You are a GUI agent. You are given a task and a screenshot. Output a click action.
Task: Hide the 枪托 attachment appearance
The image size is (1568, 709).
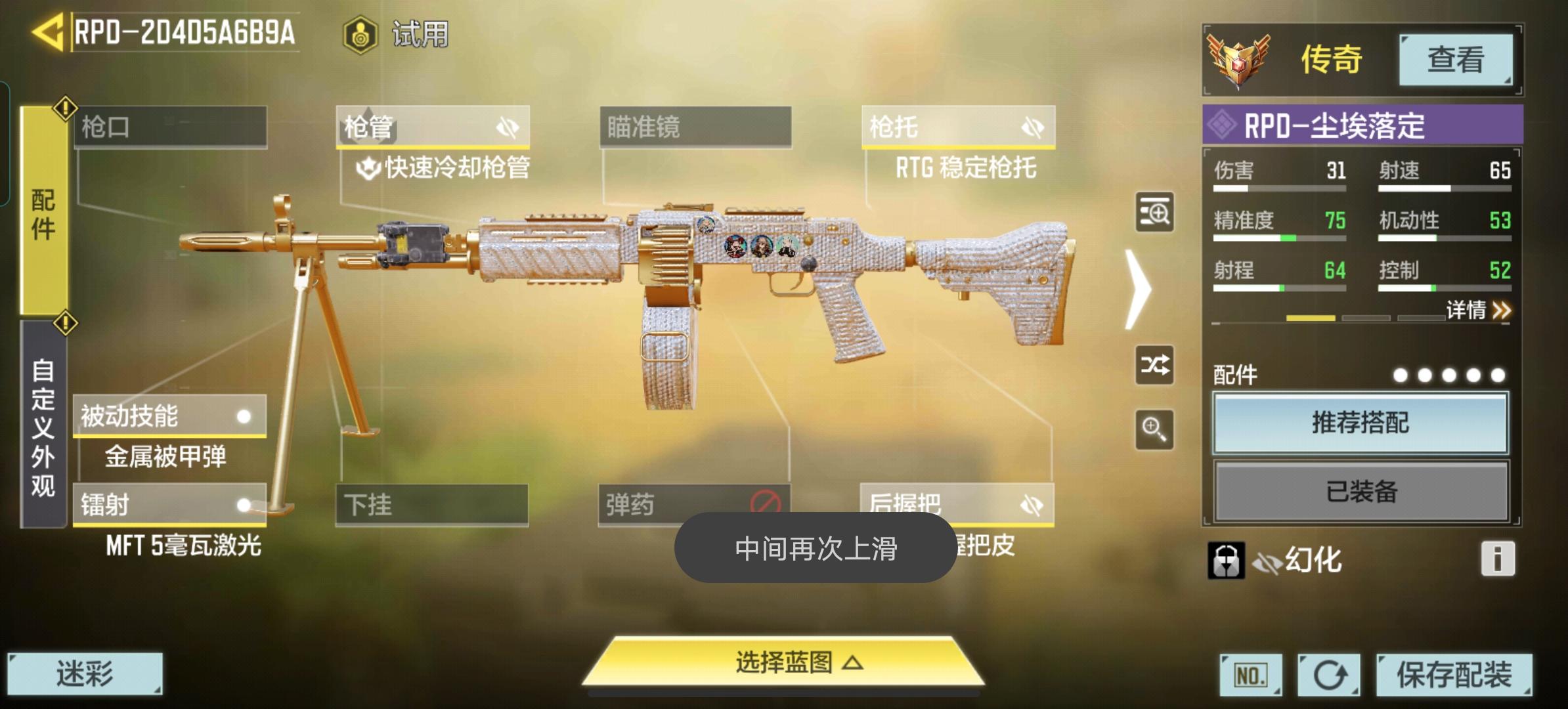pos(1032,127)
